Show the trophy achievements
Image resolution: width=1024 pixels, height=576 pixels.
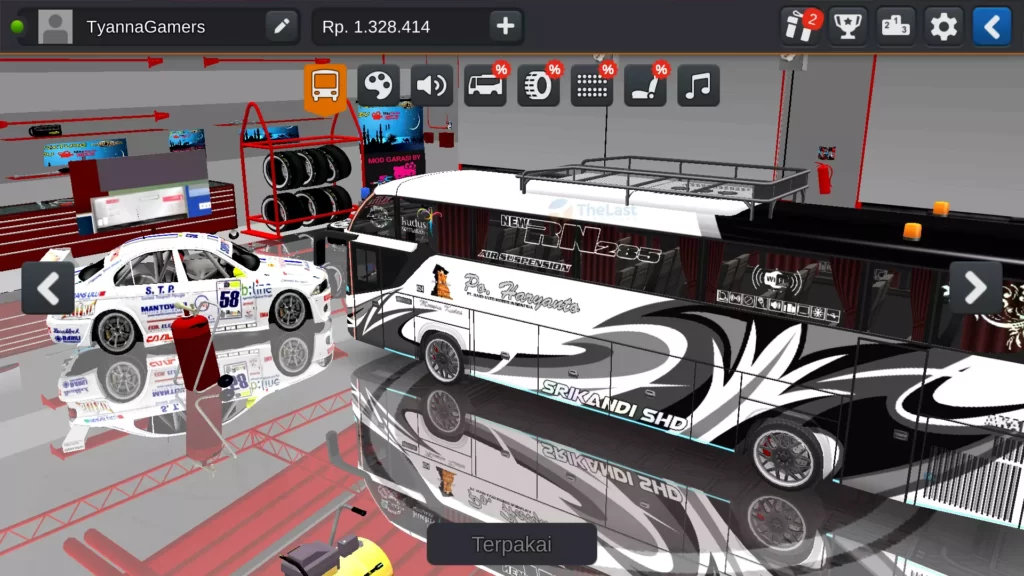tap(849, 27)
